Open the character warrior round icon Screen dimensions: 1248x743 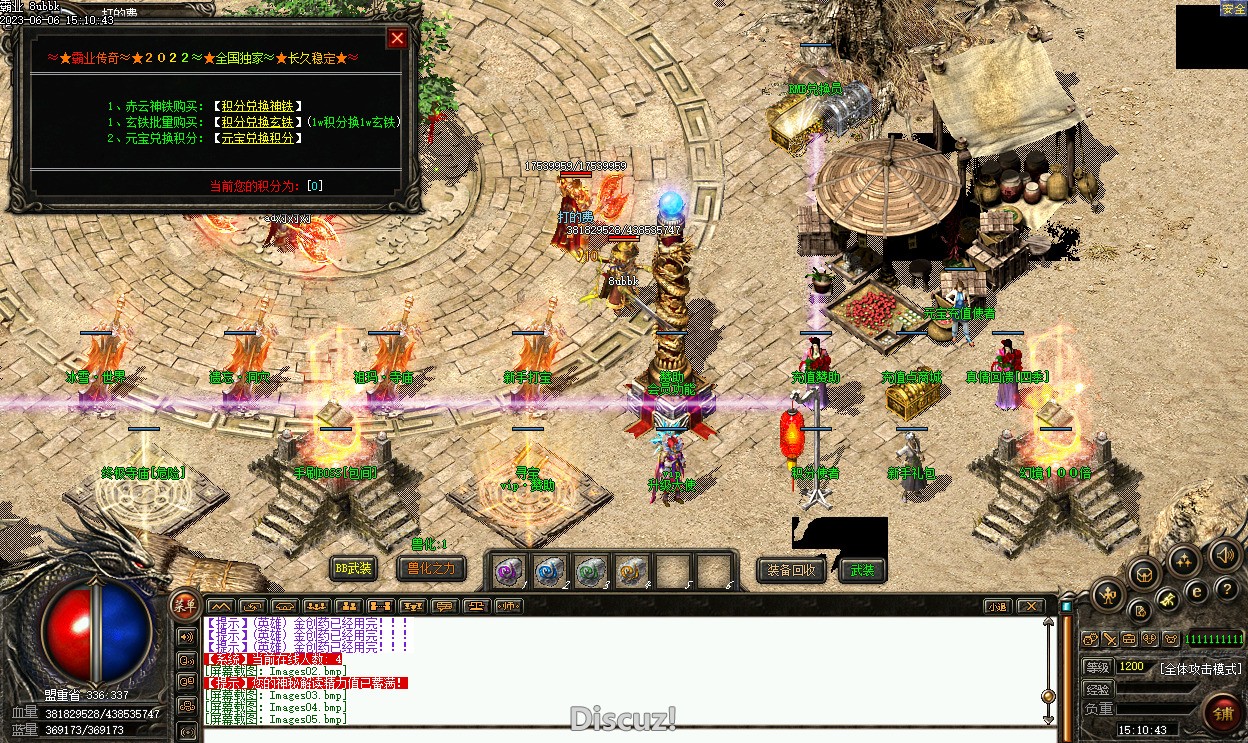[x=1107, y=595]
